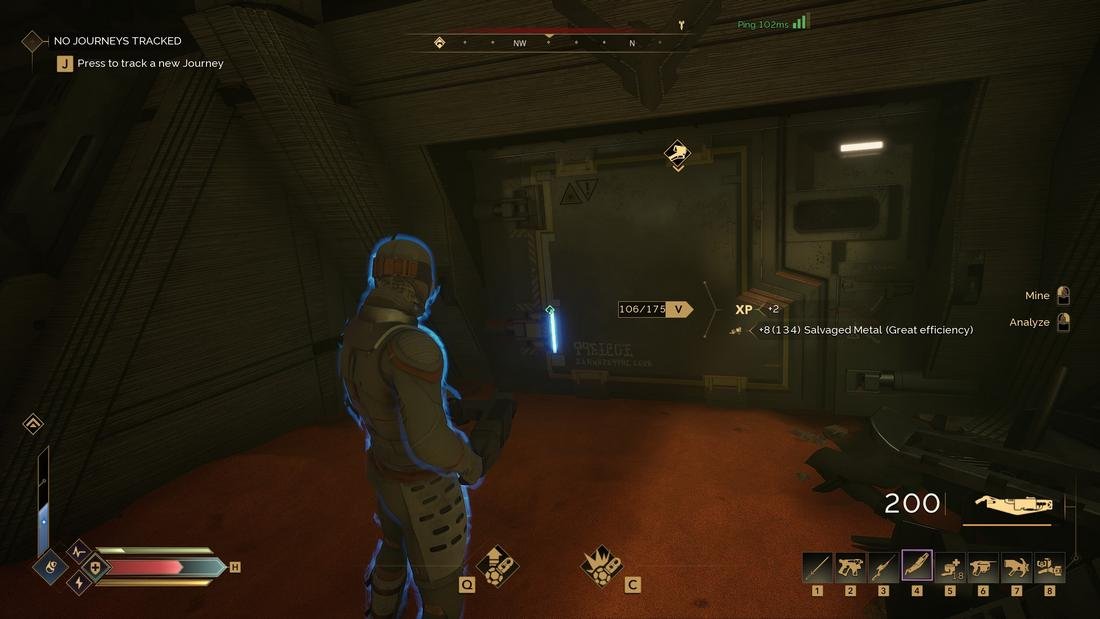Screen dimensions: 1100x619
Task: Select the tool gun in hotbar slot 6
Action: [x=983, y=566]
